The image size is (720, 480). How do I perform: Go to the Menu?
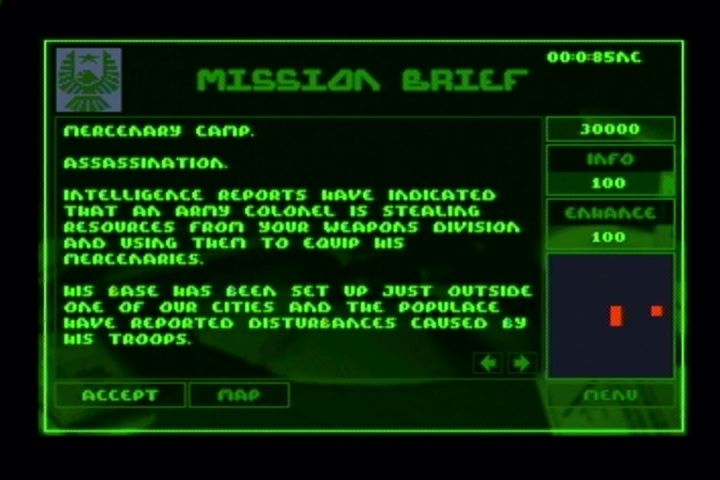point(610,395)
